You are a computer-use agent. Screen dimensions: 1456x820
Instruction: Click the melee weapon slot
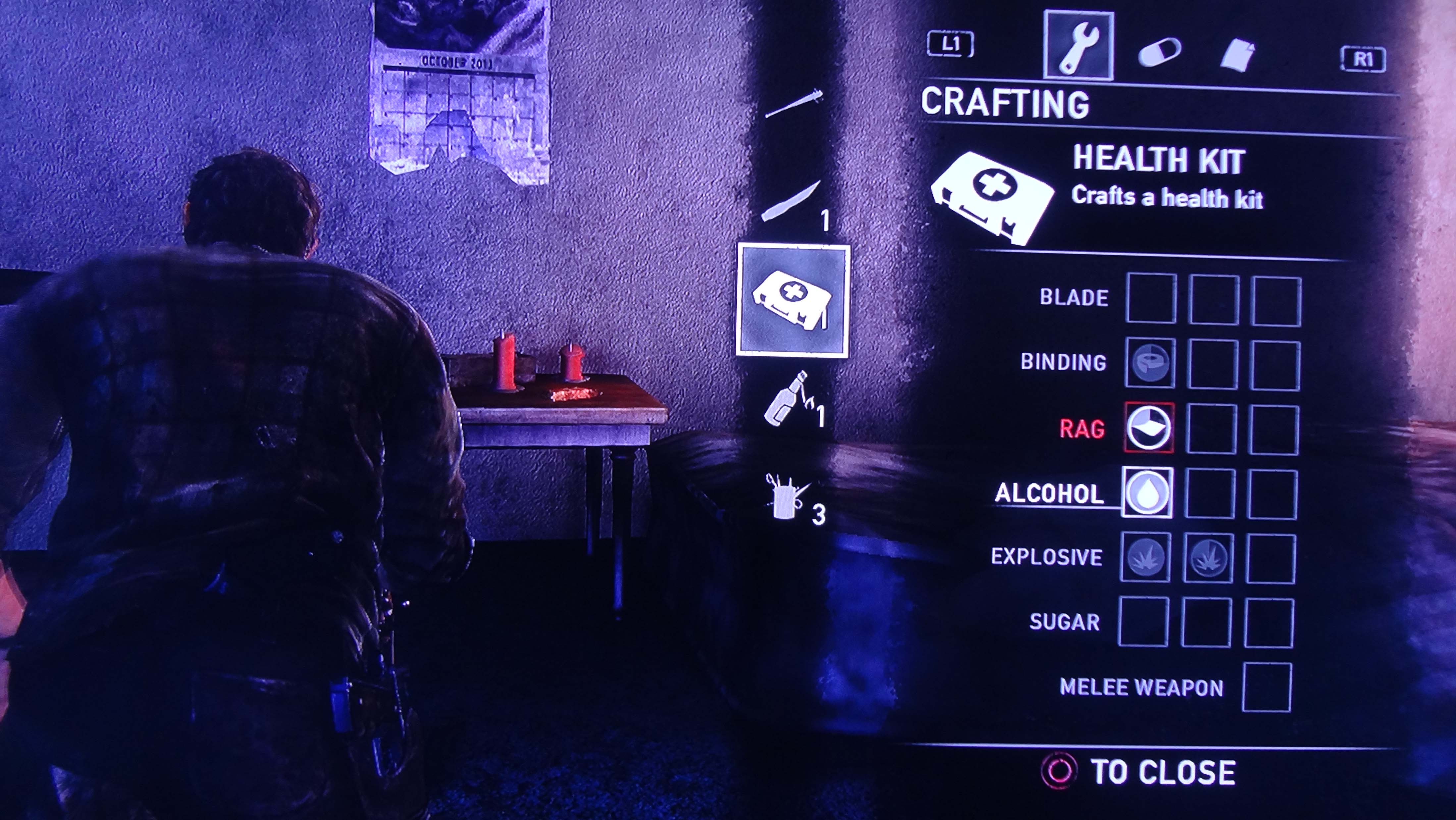(x=1267, y=687)
